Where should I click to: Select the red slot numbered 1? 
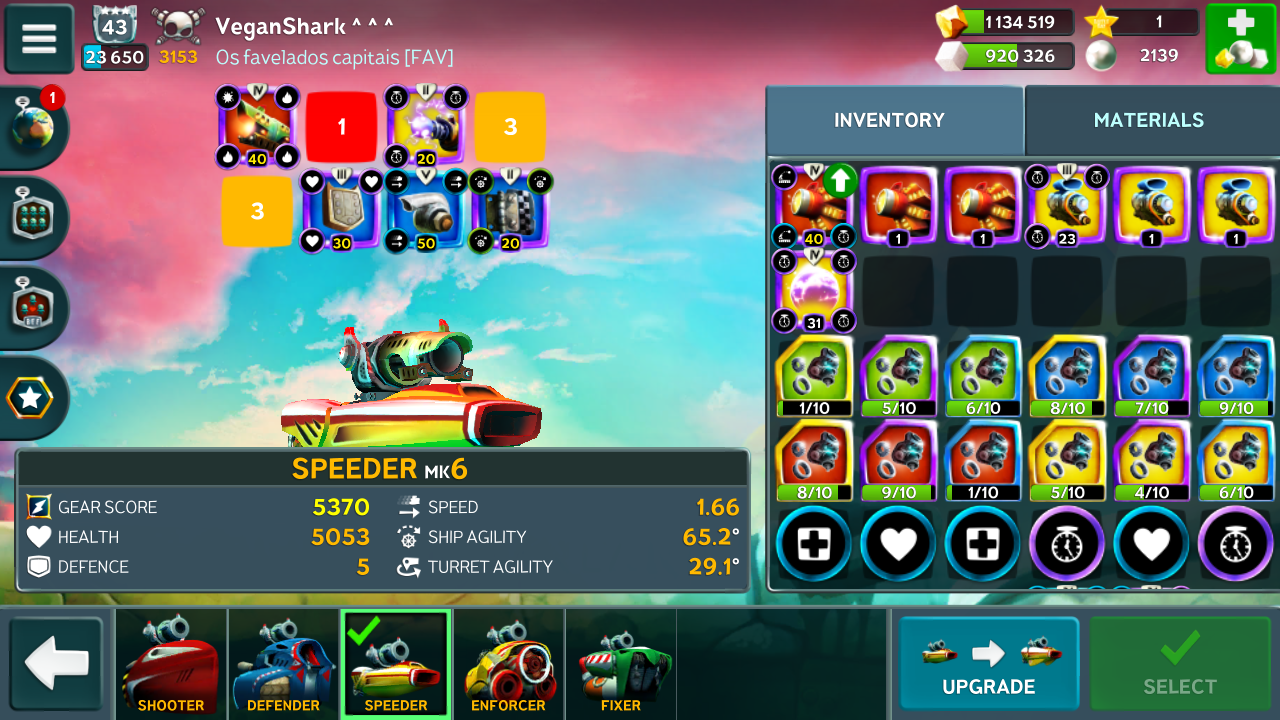[x=341, y=127]
